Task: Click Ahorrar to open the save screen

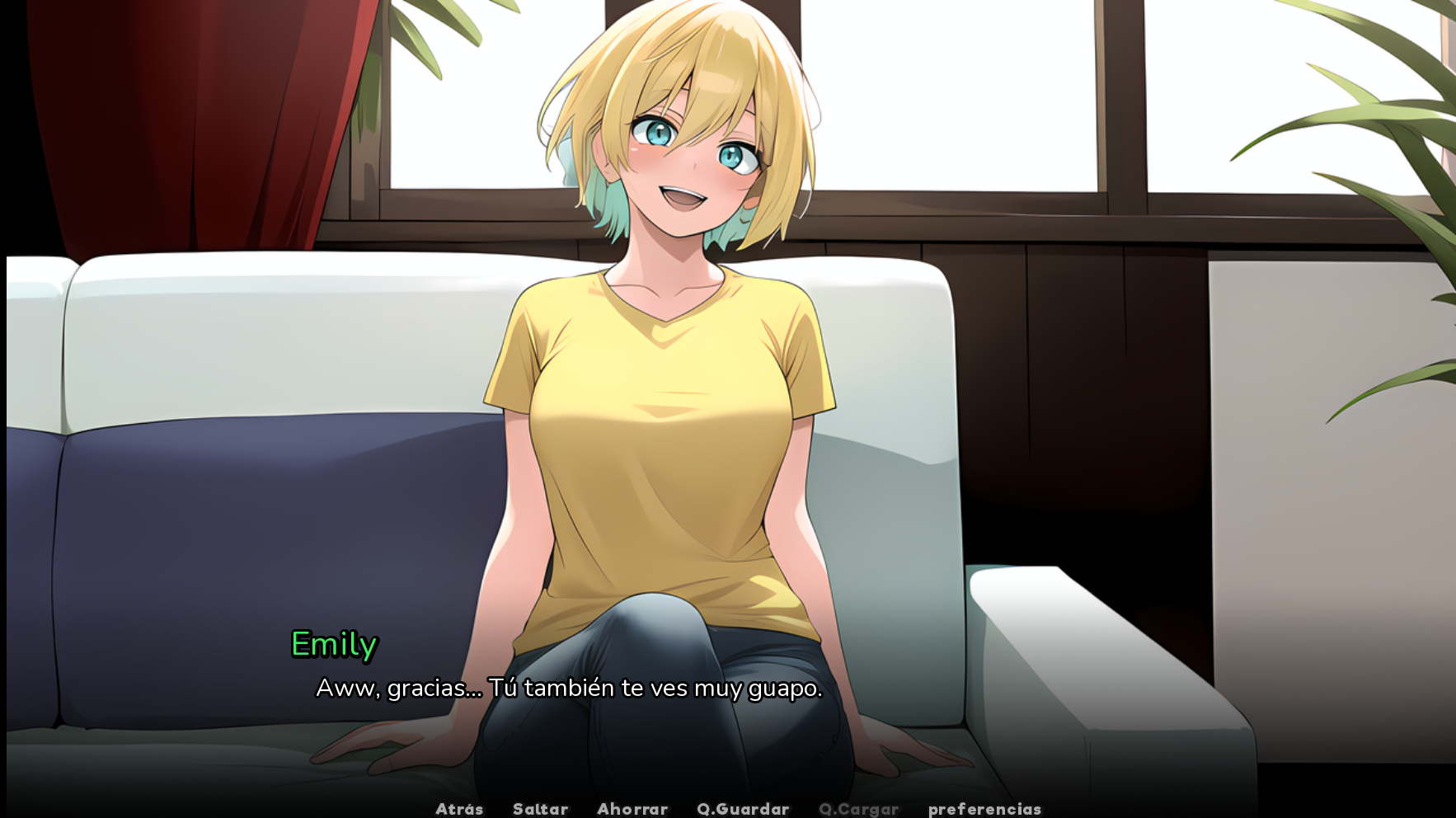Action: [x=632, y=809]
